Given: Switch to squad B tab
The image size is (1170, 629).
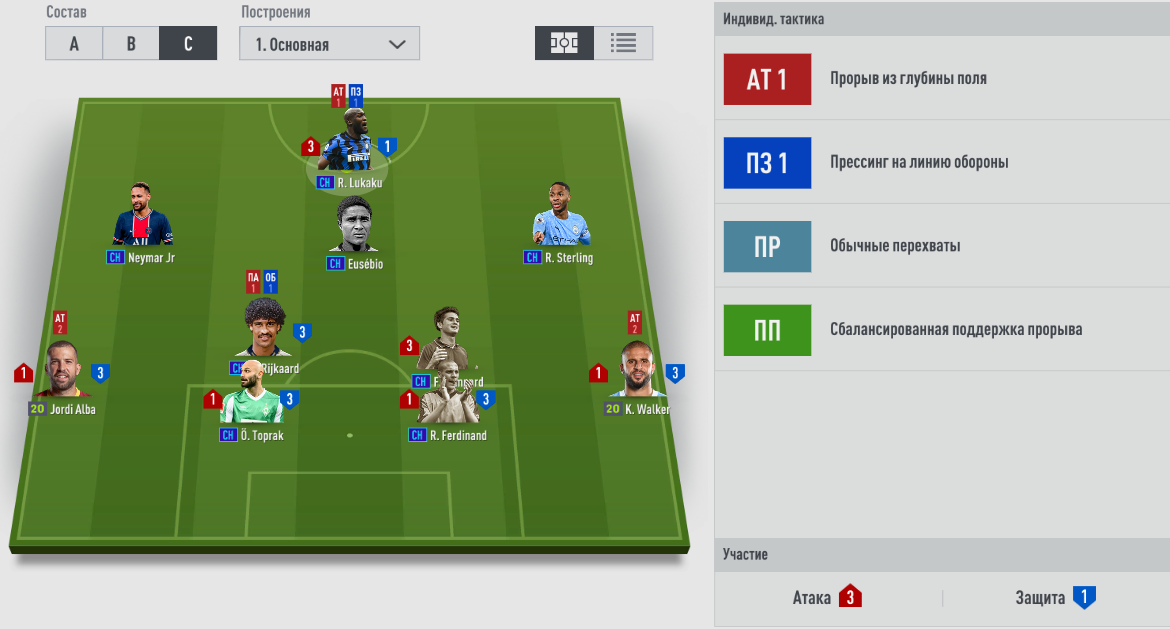Looking at the screenshot, I should pyautogui.click(x=131, y=44).
